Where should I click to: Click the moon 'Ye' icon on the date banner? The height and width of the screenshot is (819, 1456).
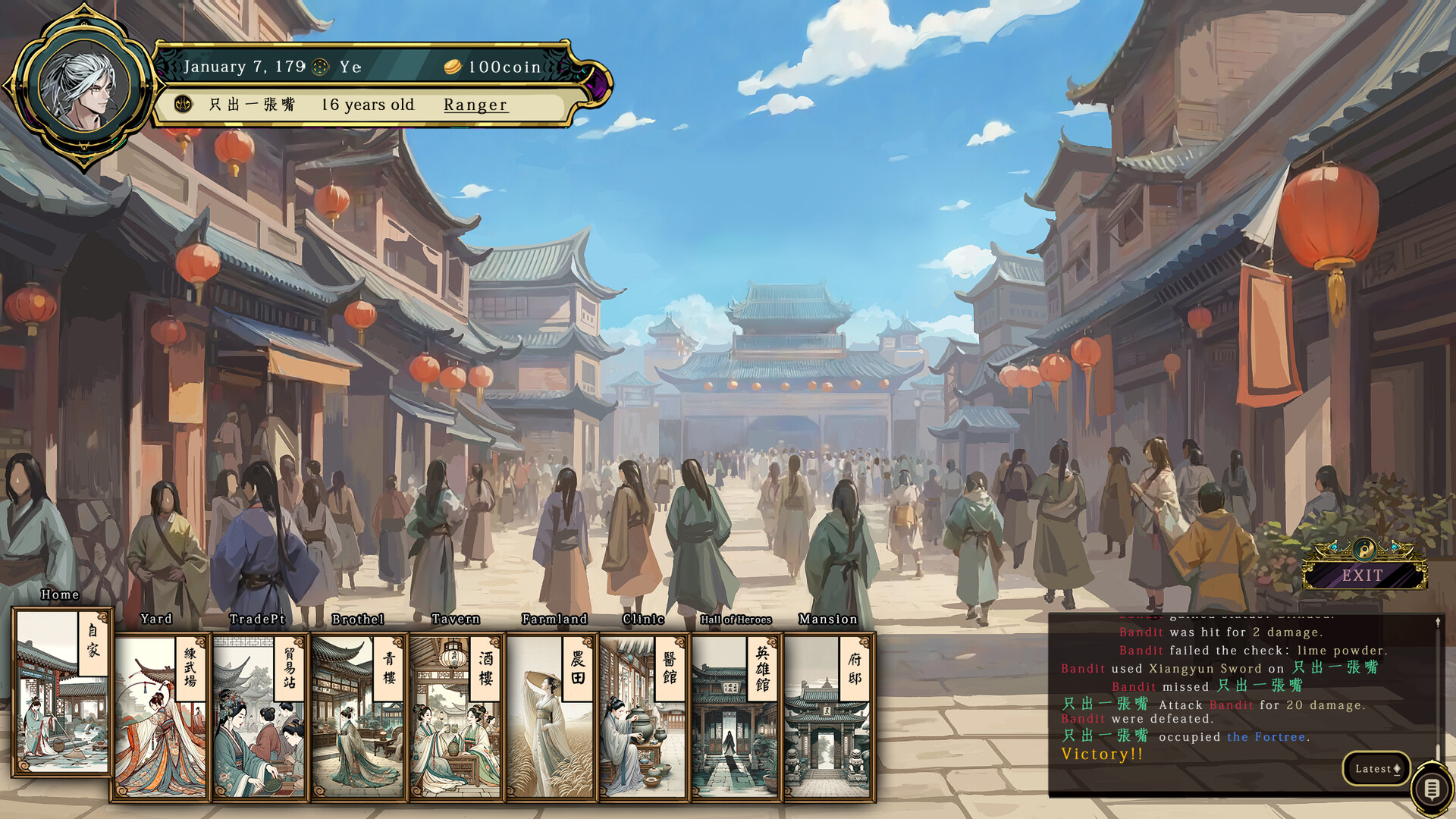tap(319, 67)
